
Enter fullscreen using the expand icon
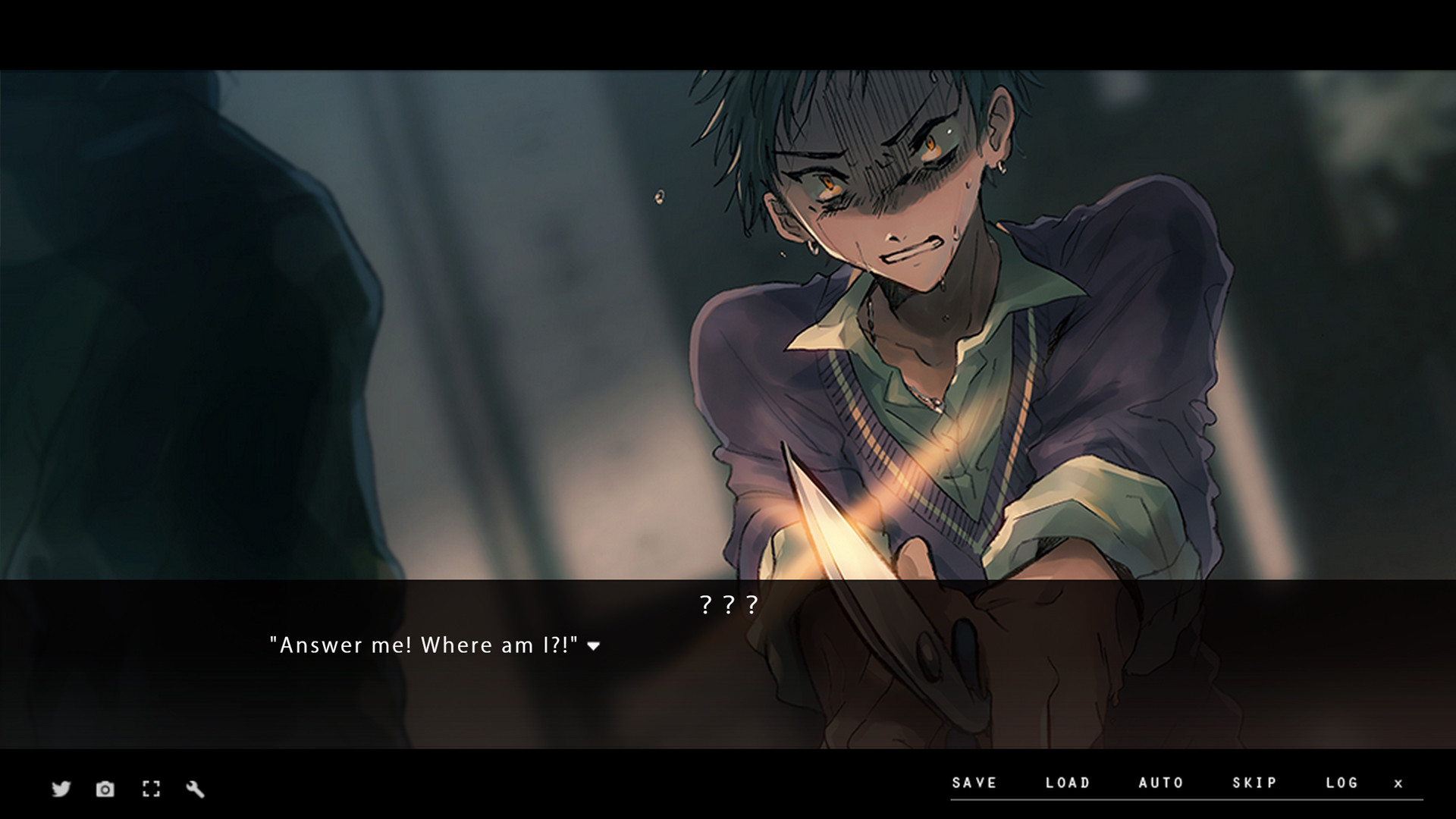(150, 789)
